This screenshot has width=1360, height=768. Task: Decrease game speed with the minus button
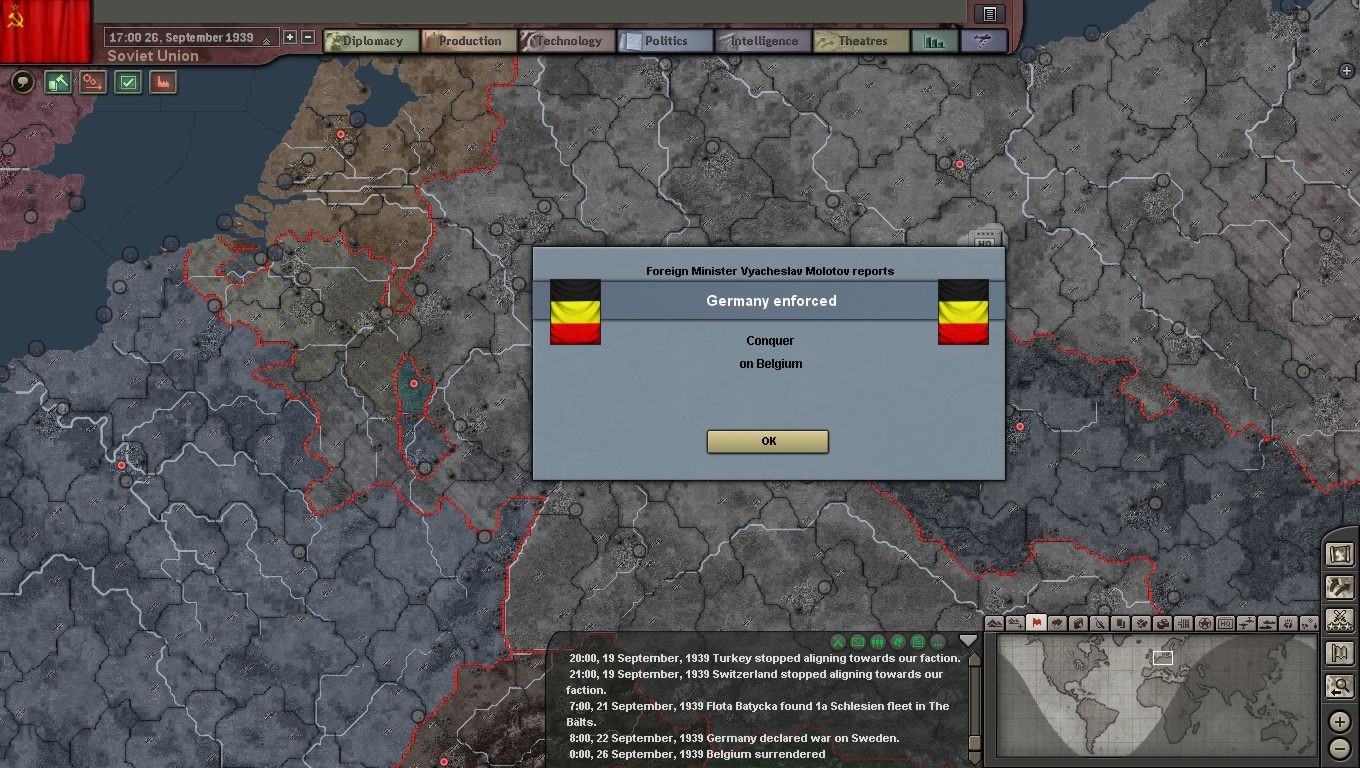pos(308,37)
